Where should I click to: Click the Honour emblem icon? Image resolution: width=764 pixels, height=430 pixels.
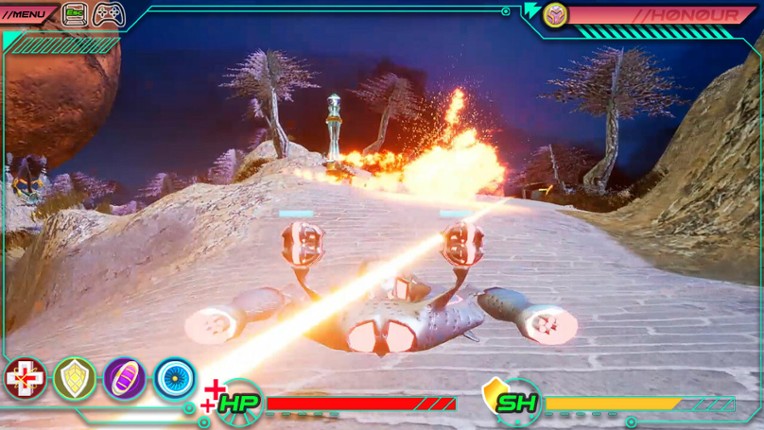coord(555,14)
